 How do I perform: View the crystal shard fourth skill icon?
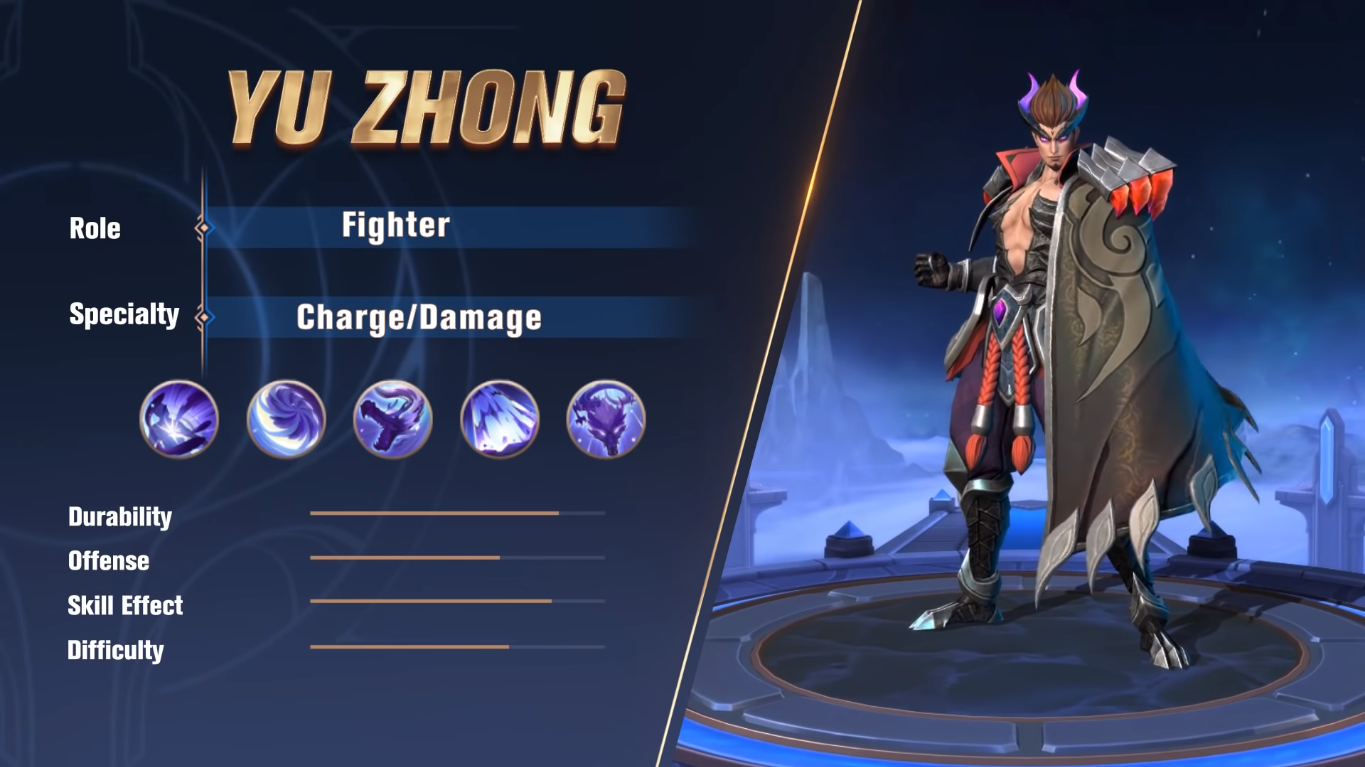coord(499,420)
